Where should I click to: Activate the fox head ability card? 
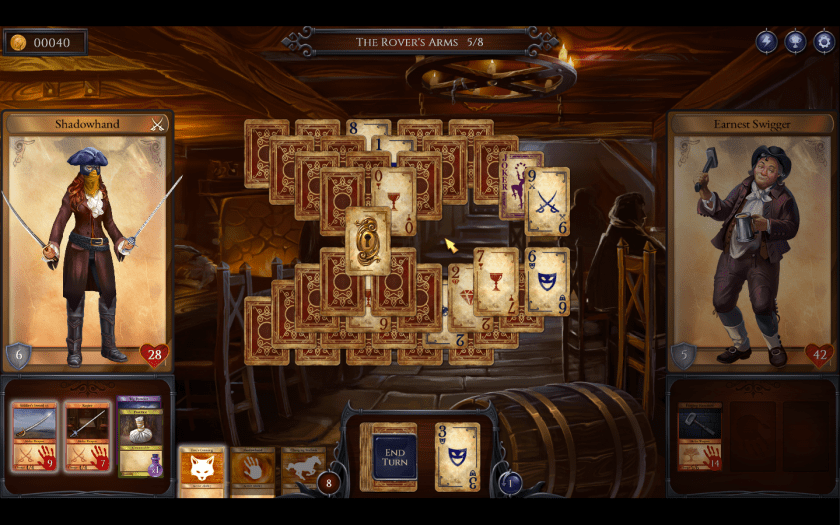pyautogui.click(x=201, y=469)
